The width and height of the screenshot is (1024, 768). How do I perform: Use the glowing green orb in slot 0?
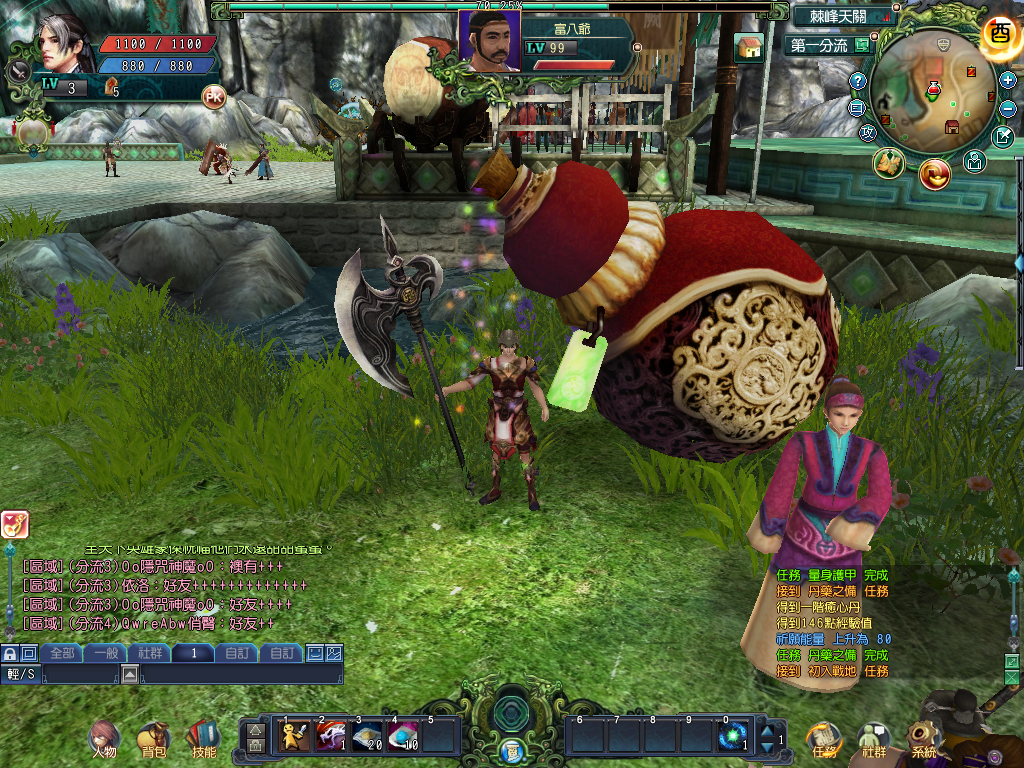[733, 737]
